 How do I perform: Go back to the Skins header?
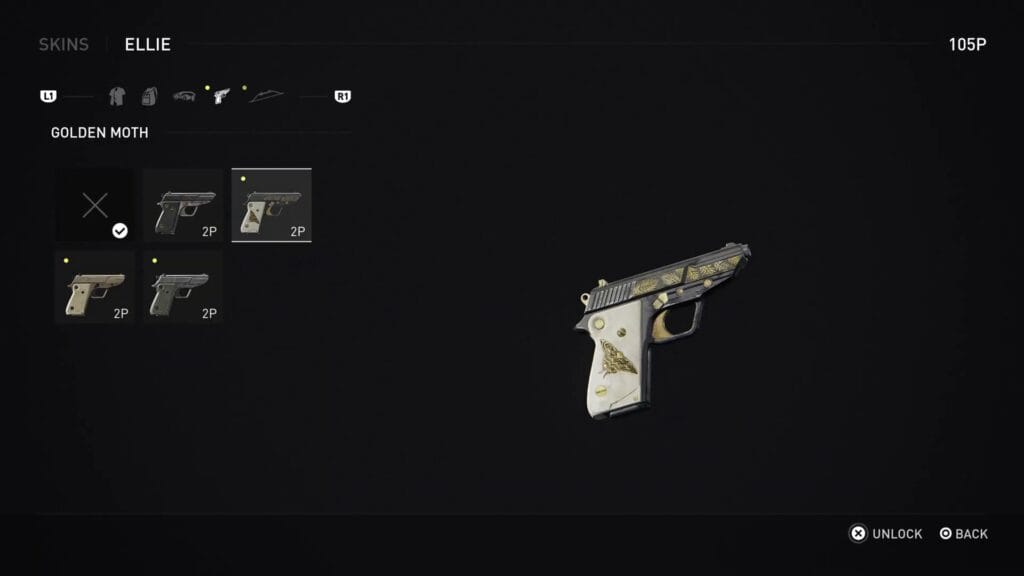(63, 45)
